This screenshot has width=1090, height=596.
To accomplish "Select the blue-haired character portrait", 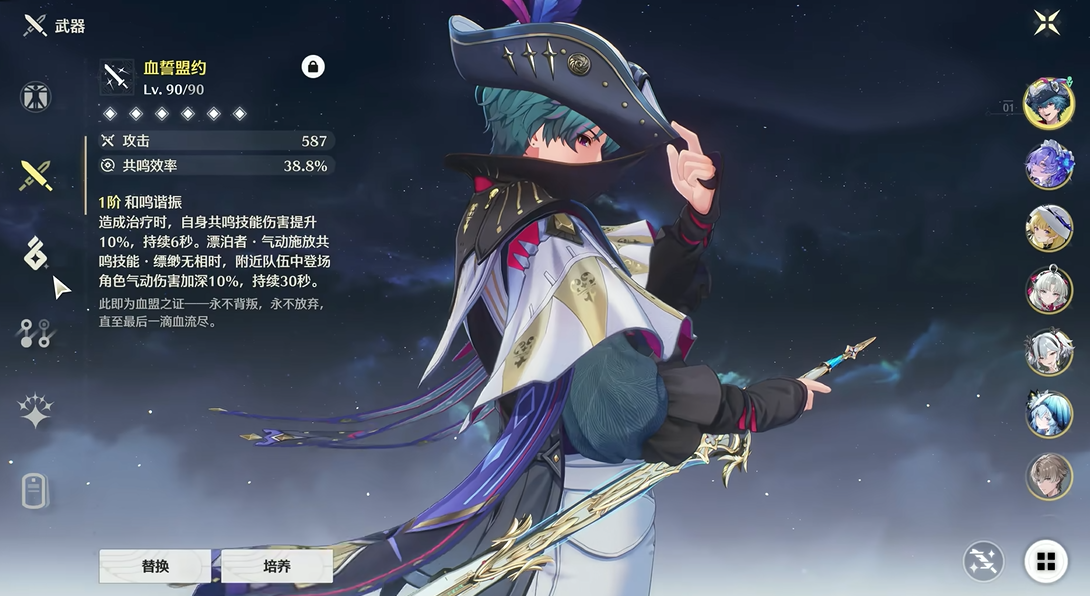I will pos(1048,414).
